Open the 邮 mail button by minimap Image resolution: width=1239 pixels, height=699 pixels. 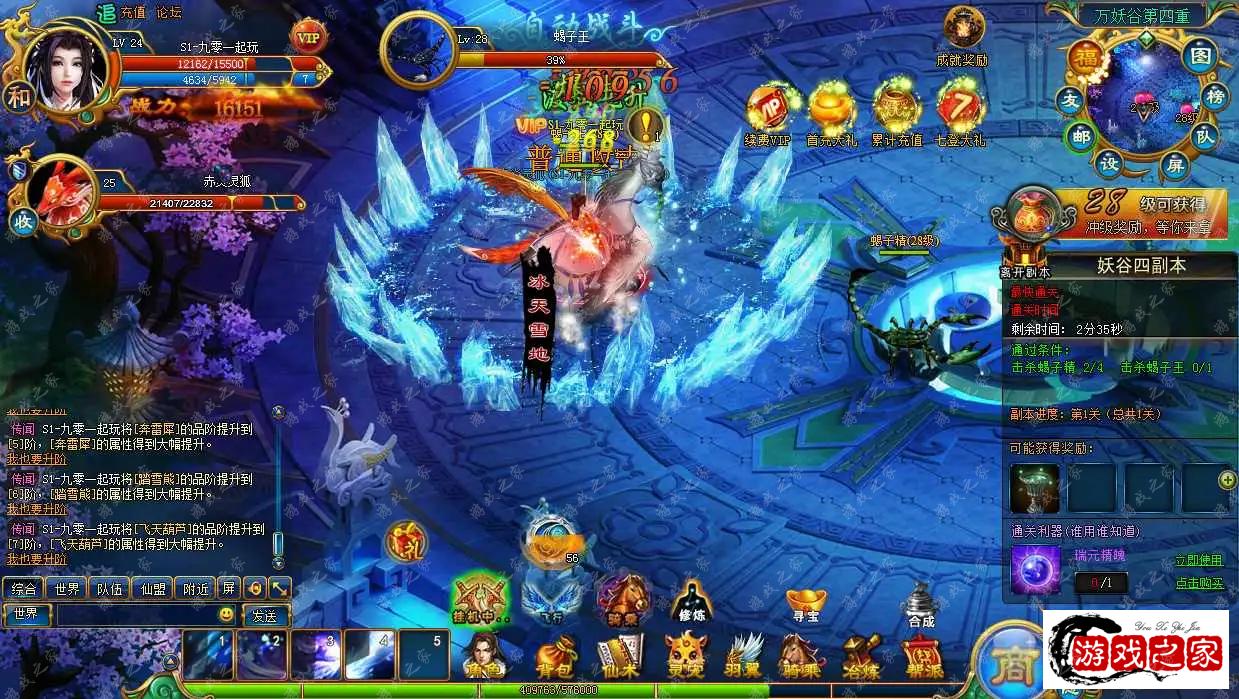click(1079, 136)
